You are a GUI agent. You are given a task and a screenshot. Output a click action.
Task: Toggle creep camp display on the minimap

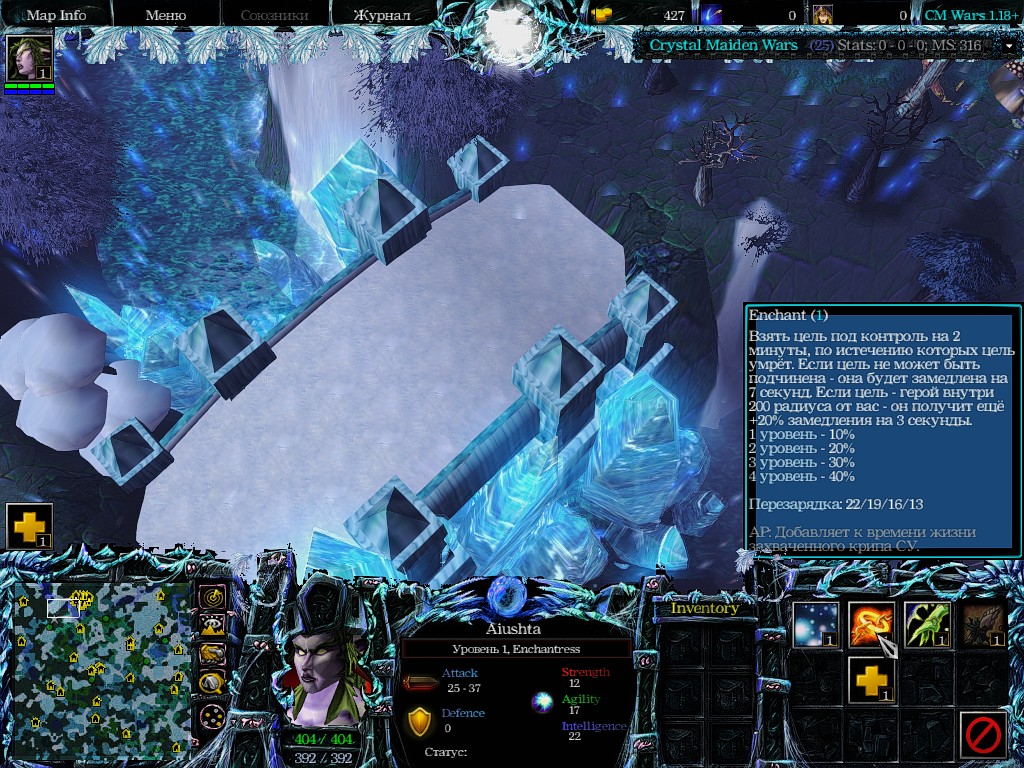(212, 684)
